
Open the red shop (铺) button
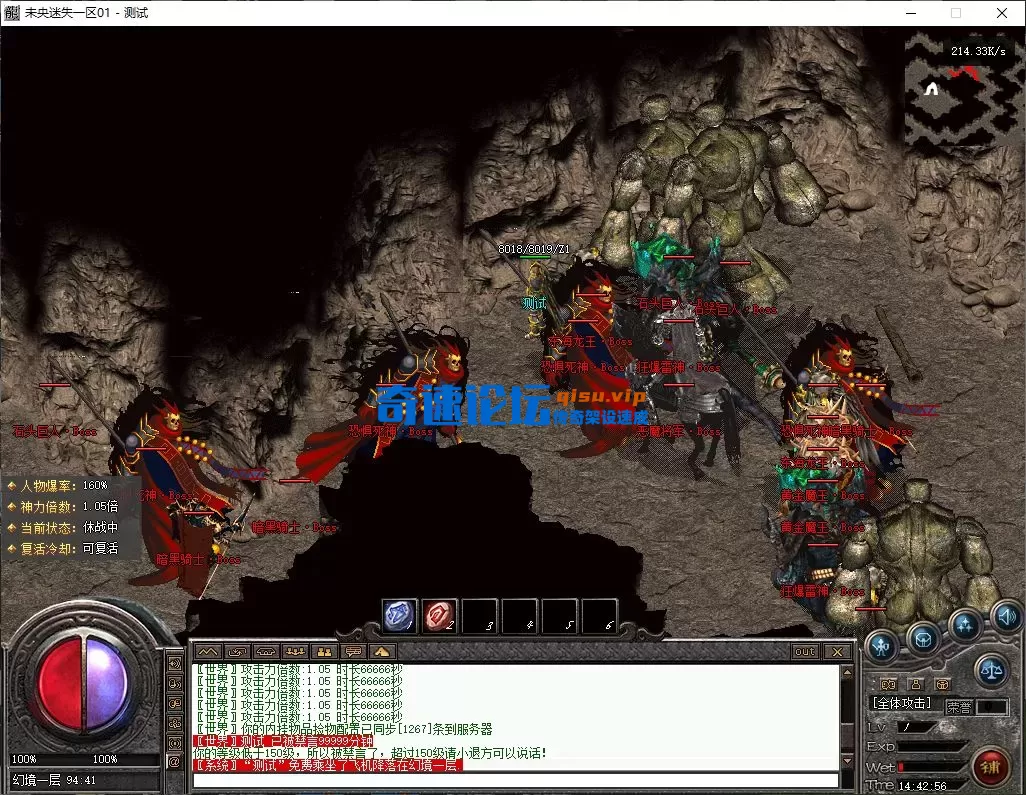(x=989, y=768)
